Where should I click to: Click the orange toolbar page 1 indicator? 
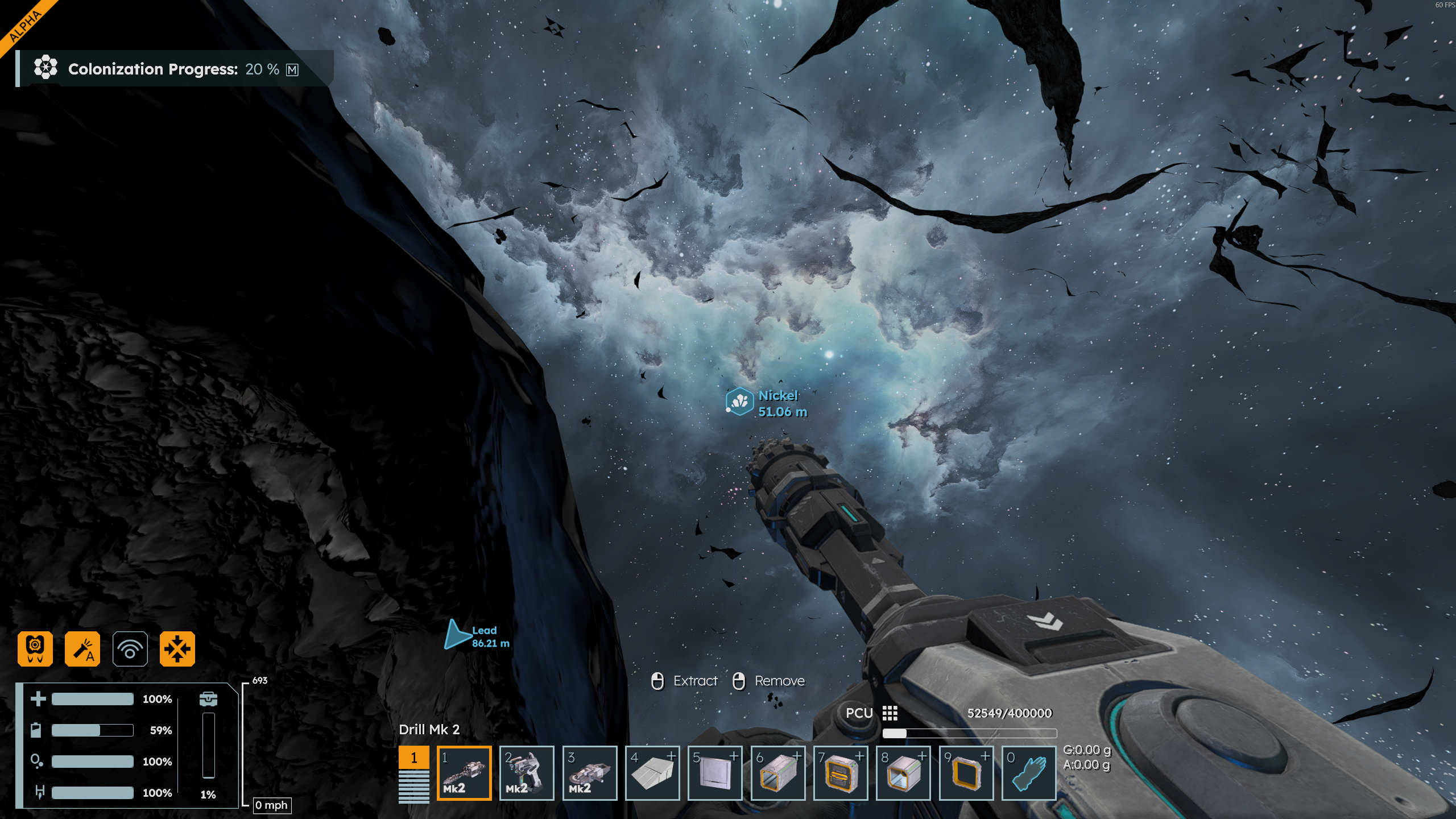click(x=413, y=758)
